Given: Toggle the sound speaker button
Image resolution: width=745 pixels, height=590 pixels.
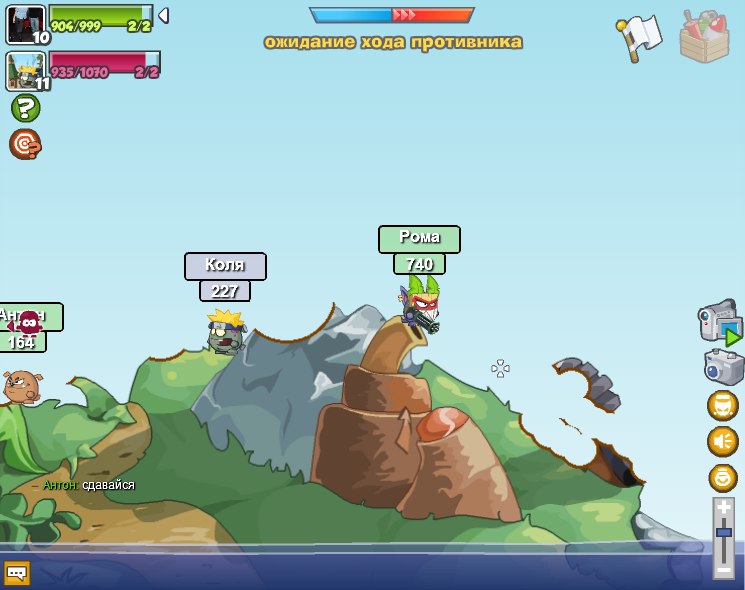Looking at the screenshot, I should tap(722, 441).
